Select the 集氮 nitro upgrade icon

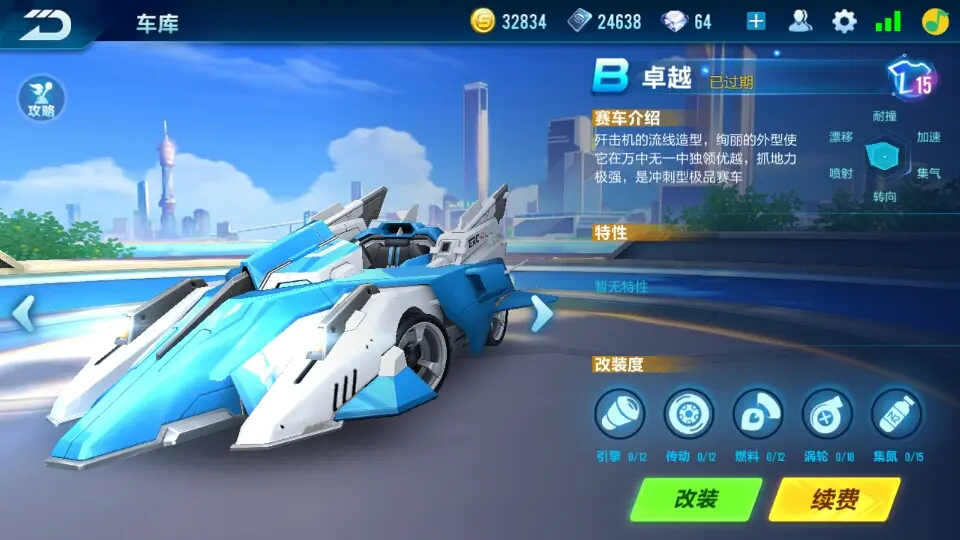point(896,414)
